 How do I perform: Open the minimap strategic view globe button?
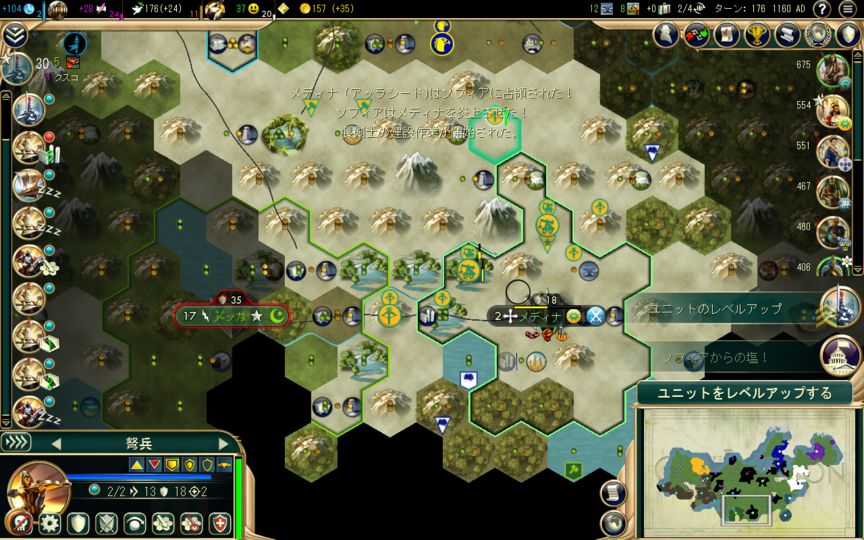point(612,521)
